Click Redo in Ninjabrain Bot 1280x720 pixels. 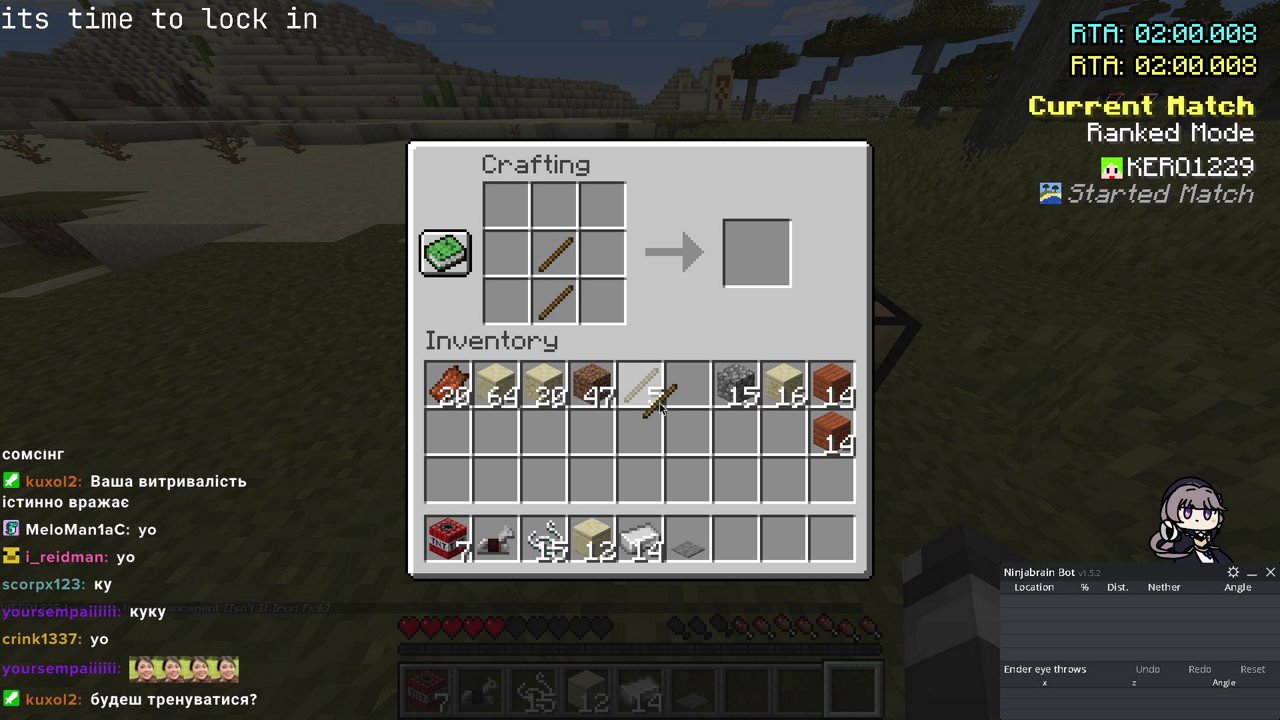[x=1199, y=669]
